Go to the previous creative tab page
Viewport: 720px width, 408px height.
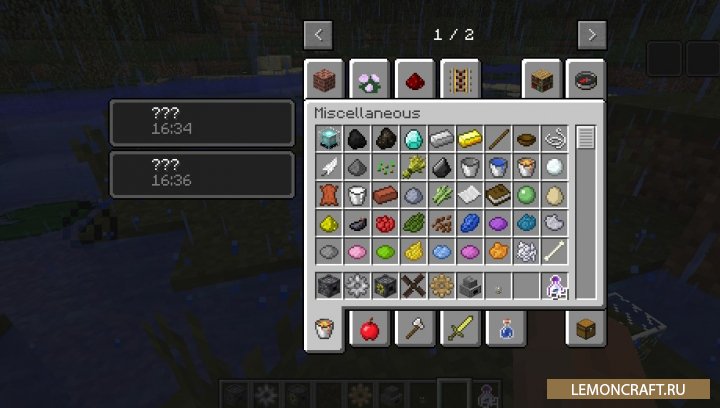pos(318,35)
